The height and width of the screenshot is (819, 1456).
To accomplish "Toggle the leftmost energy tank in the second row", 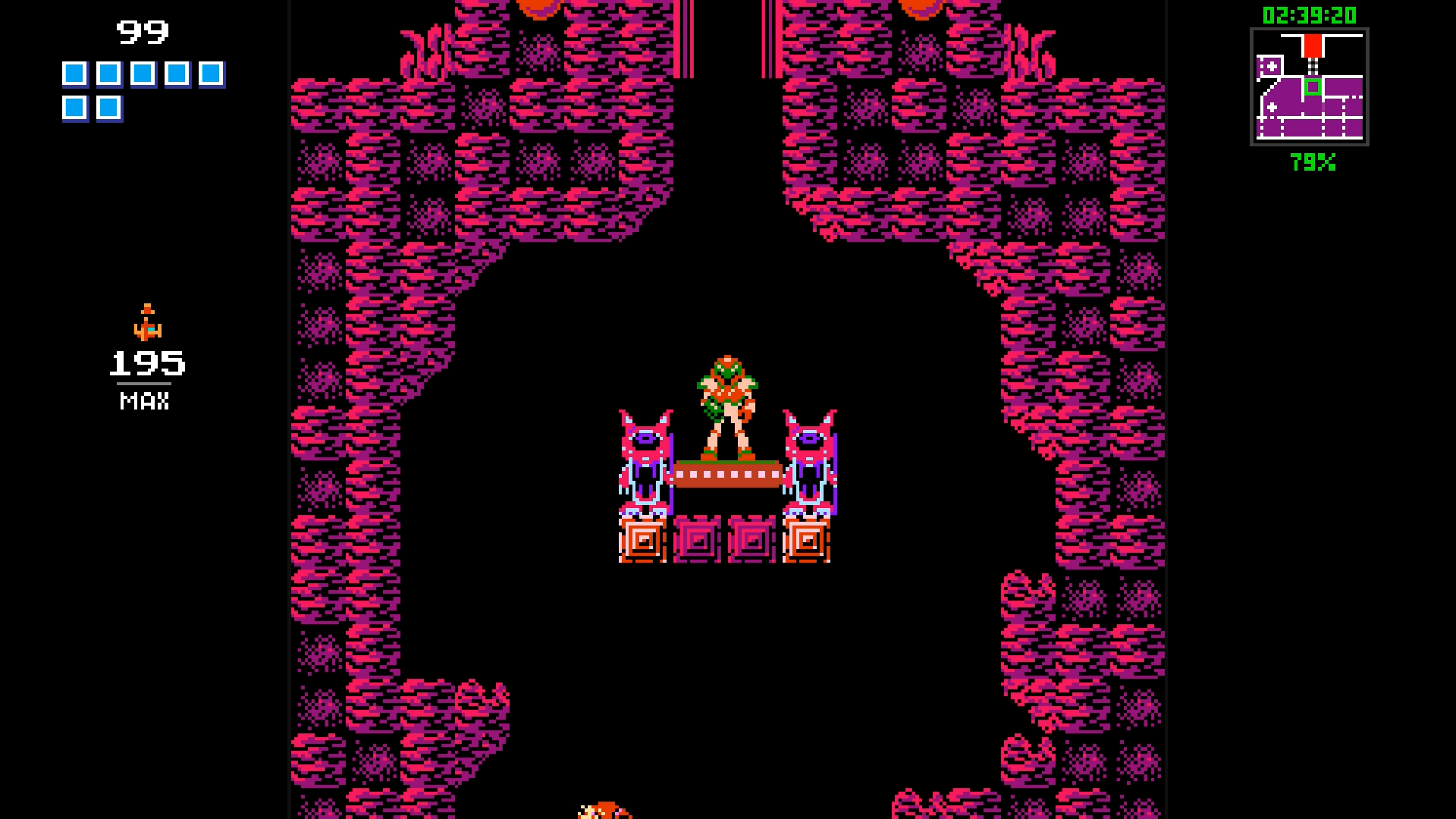I will (74, 108).
